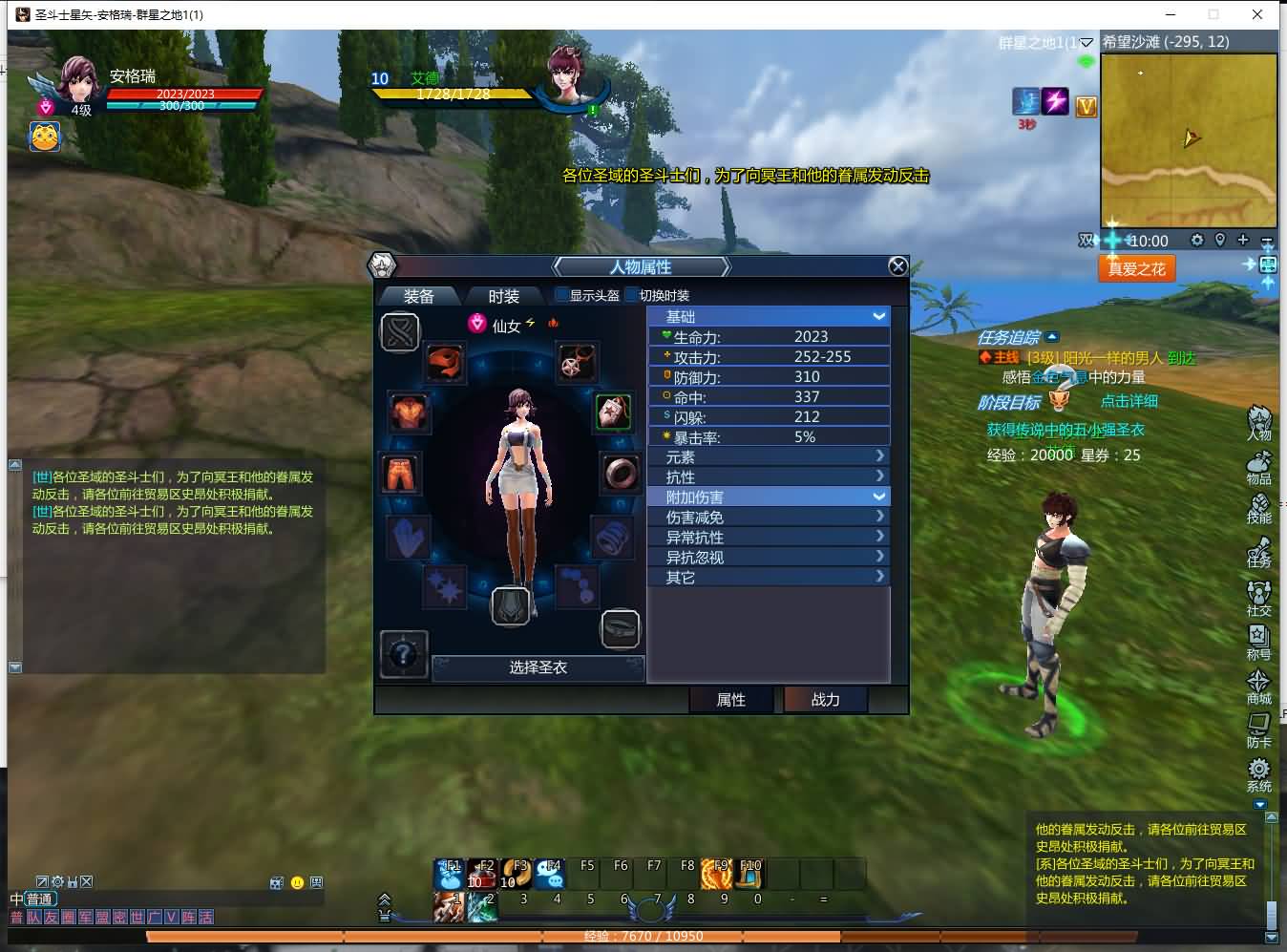Open the 物品 inventory from side menu
This screenshot has width=1287, height=952.
(1258, 468)
